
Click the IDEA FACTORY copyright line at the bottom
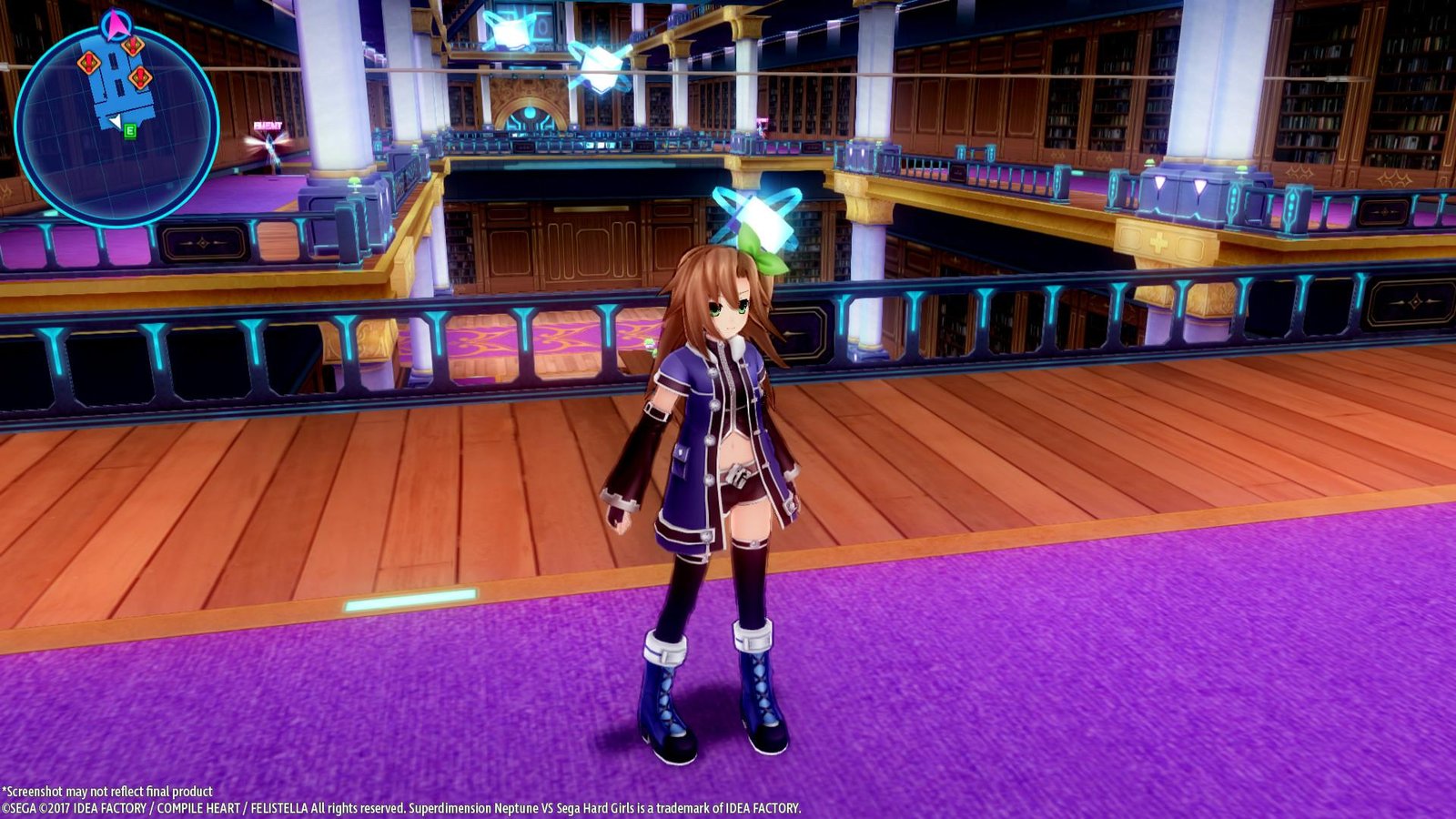[400, 806]
